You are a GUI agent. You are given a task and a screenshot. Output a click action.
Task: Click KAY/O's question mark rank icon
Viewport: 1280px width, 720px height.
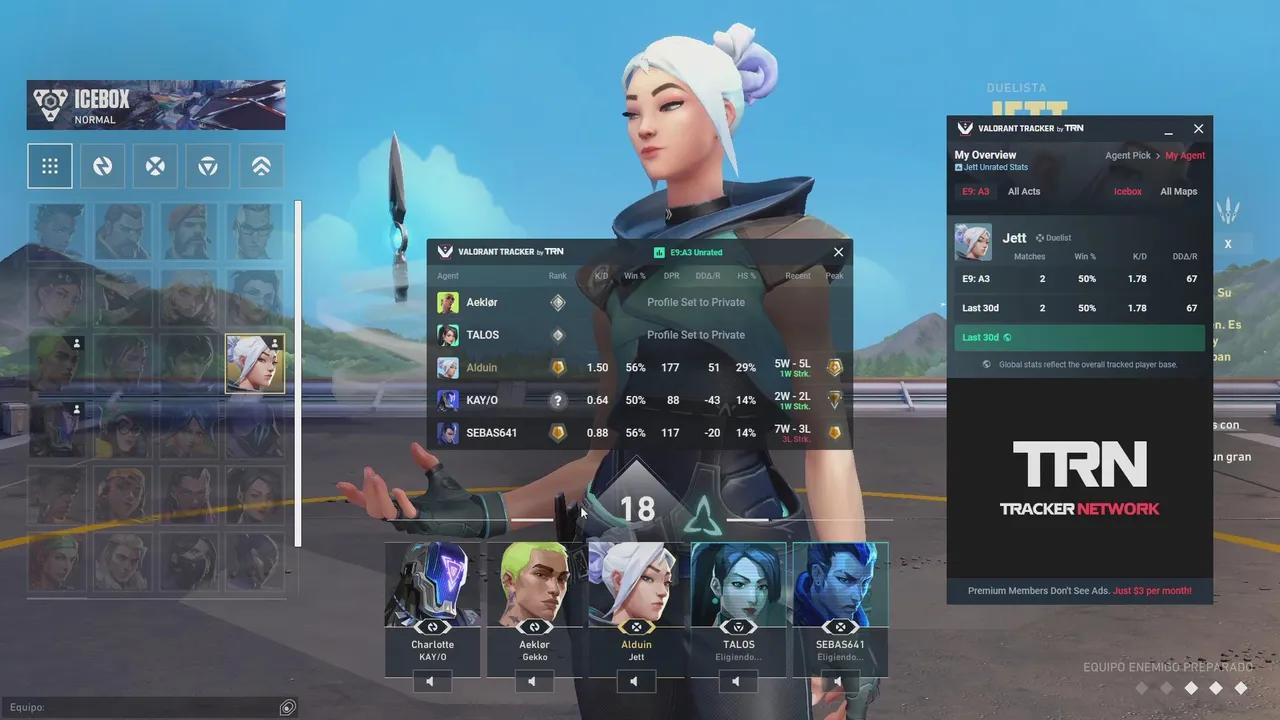557,400
